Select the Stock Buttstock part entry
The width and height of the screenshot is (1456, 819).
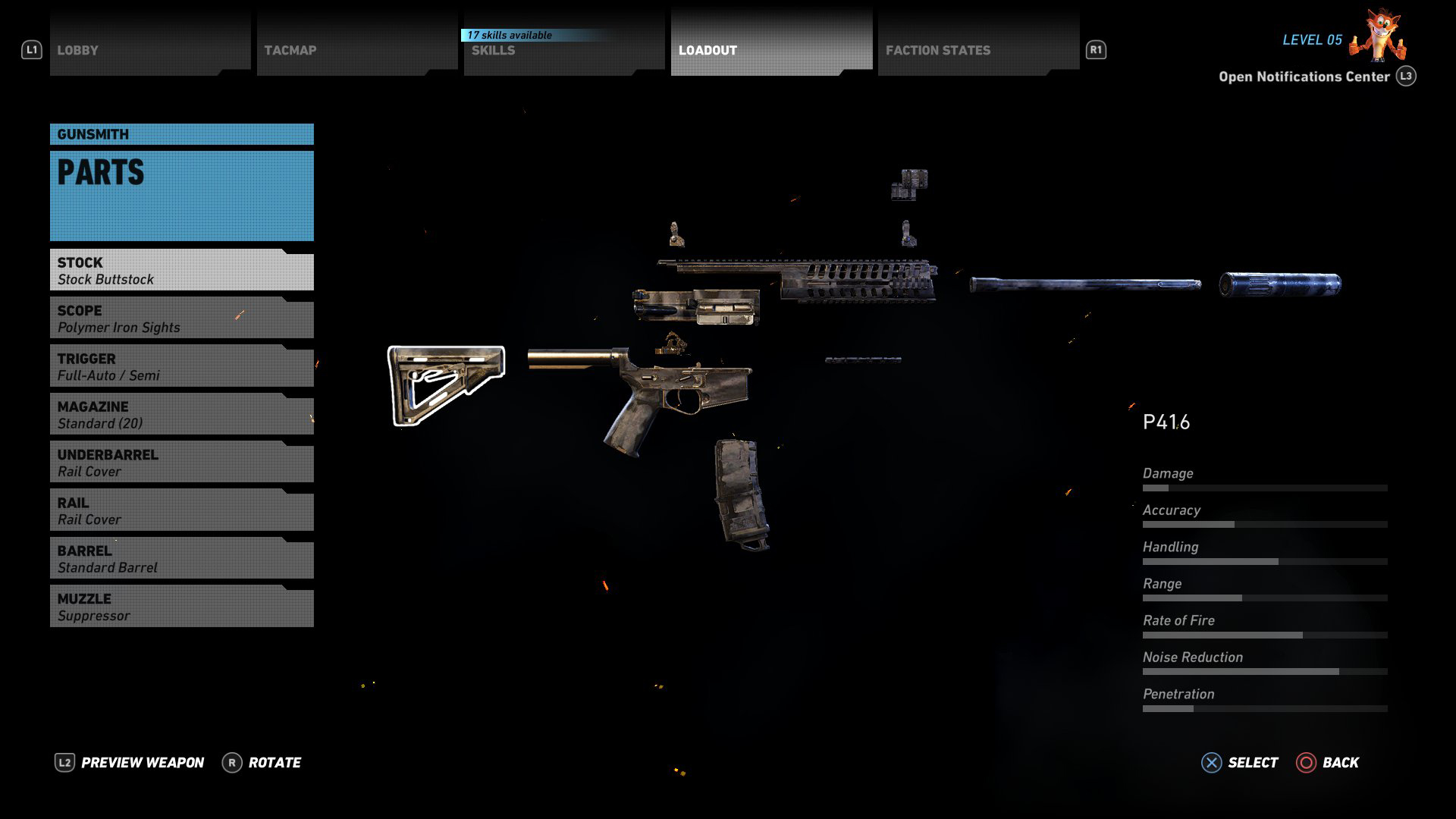[x=182, y=271]
